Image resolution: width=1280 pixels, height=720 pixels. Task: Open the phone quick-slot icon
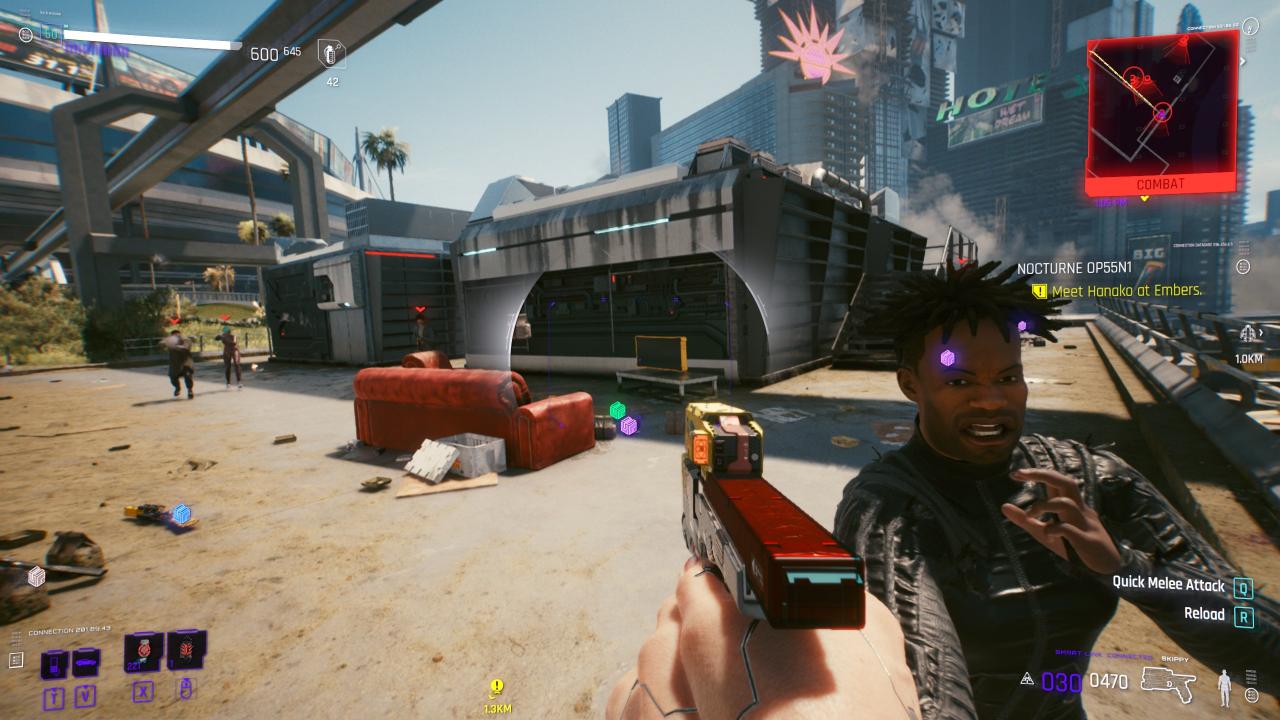click(55, 663)
